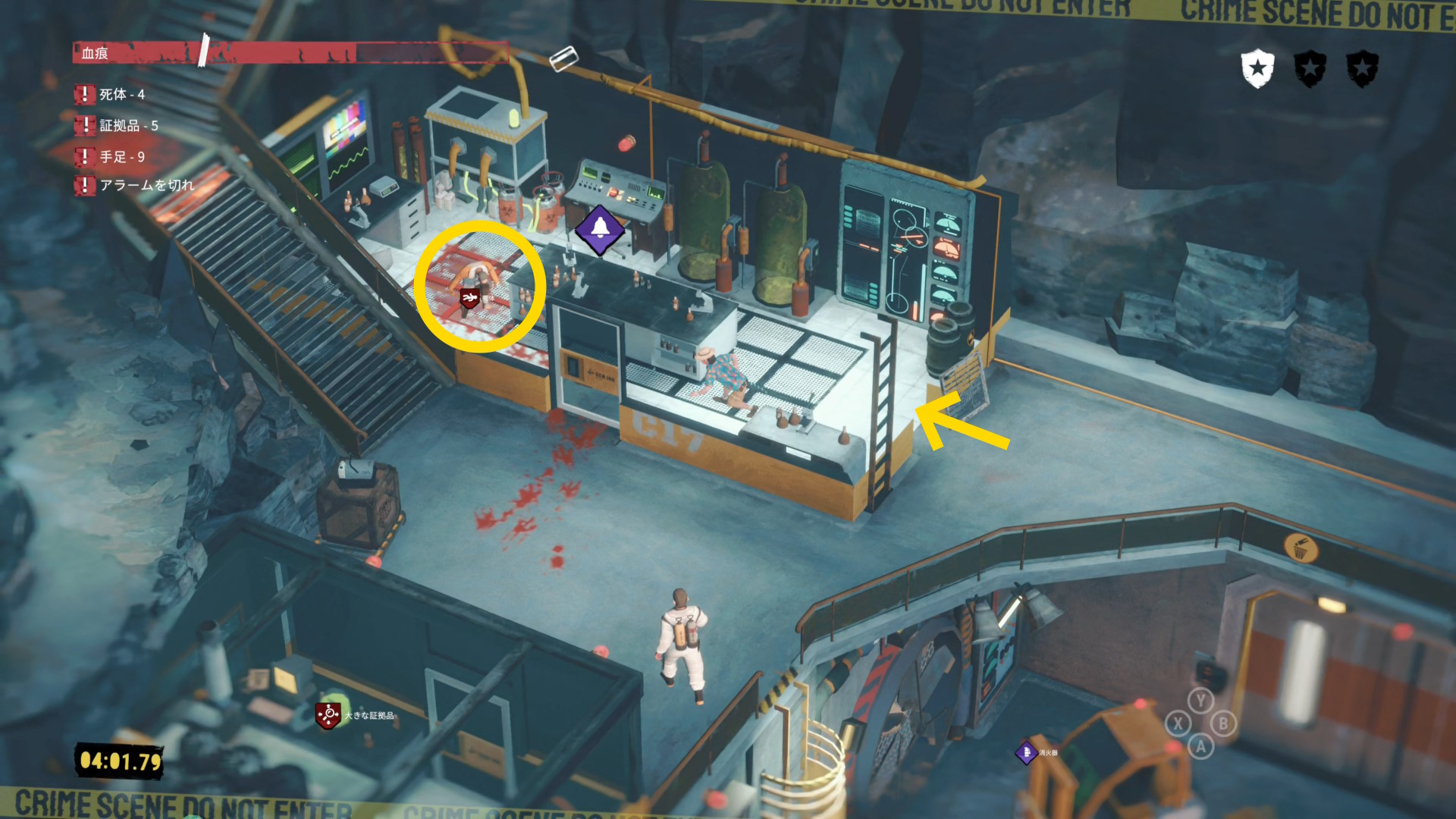Select the 手足 - 9 objective entry

pyautogui.click(x=121, y=157)
